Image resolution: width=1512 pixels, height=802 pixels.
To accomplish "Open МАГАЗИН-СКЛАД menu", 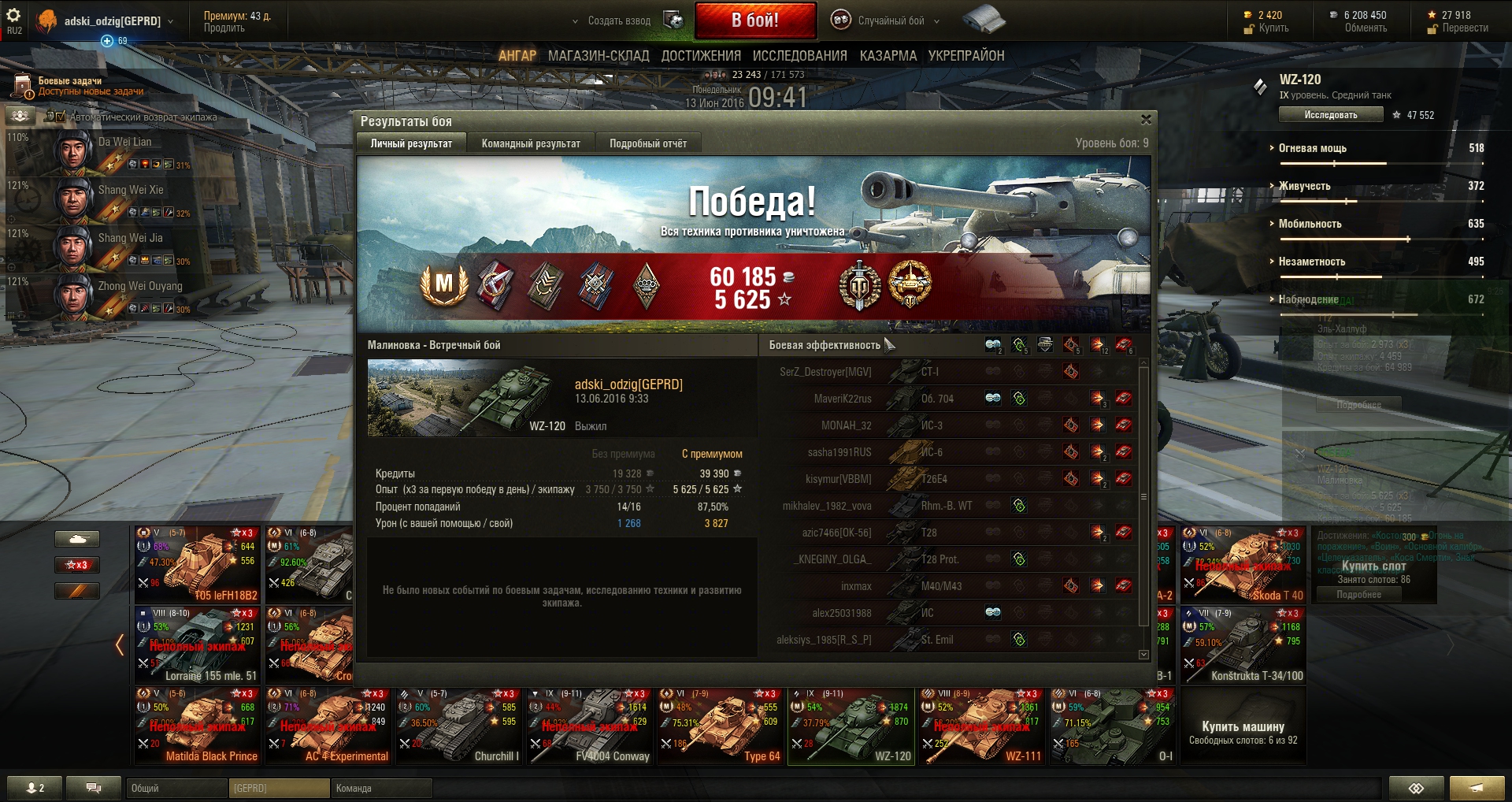I will (598, 56).
